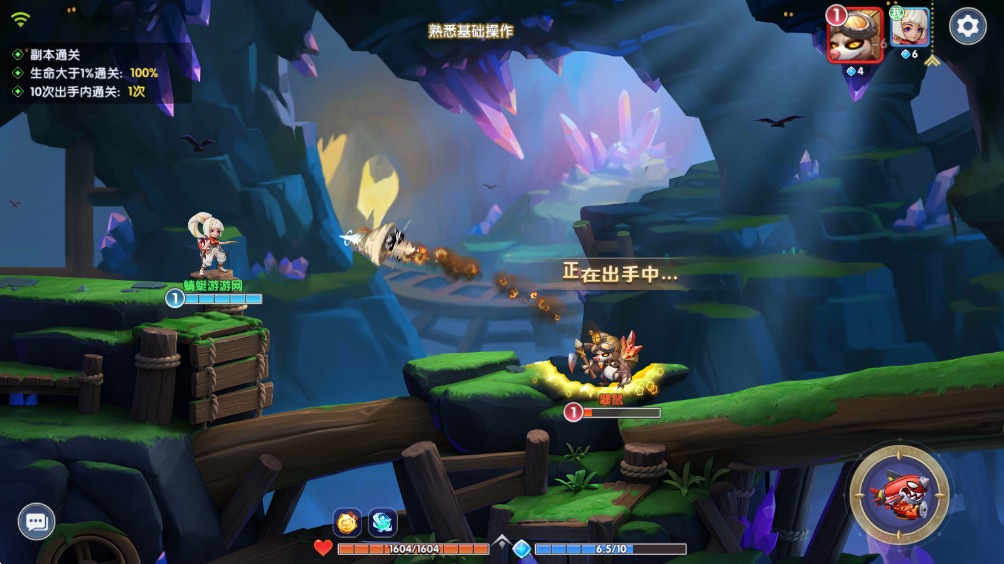The image size is (1004, 564).
Task: Check the green Wi-Fi signal indicator
Action: tap(20, 20)
